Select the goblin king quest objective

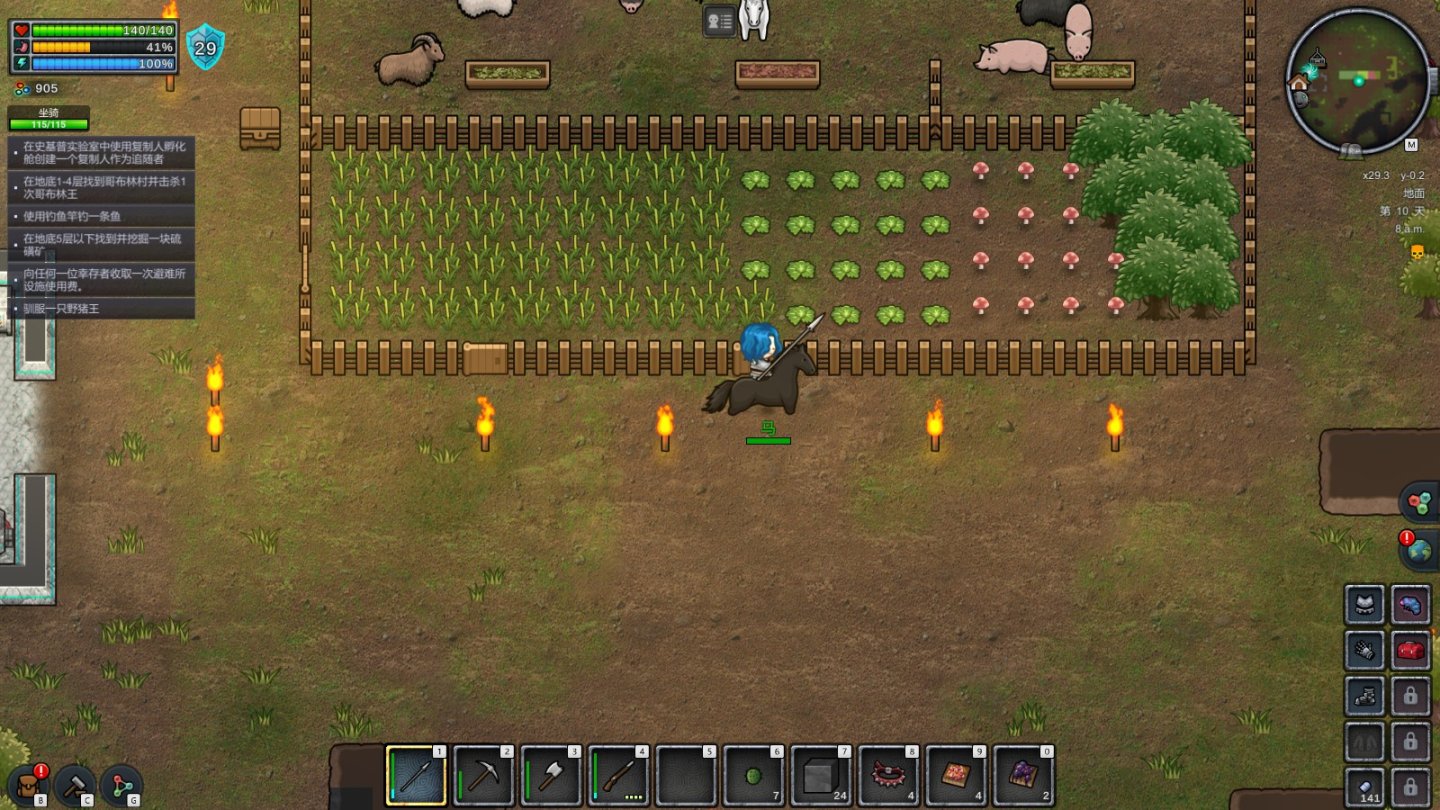tap(101, 187)
